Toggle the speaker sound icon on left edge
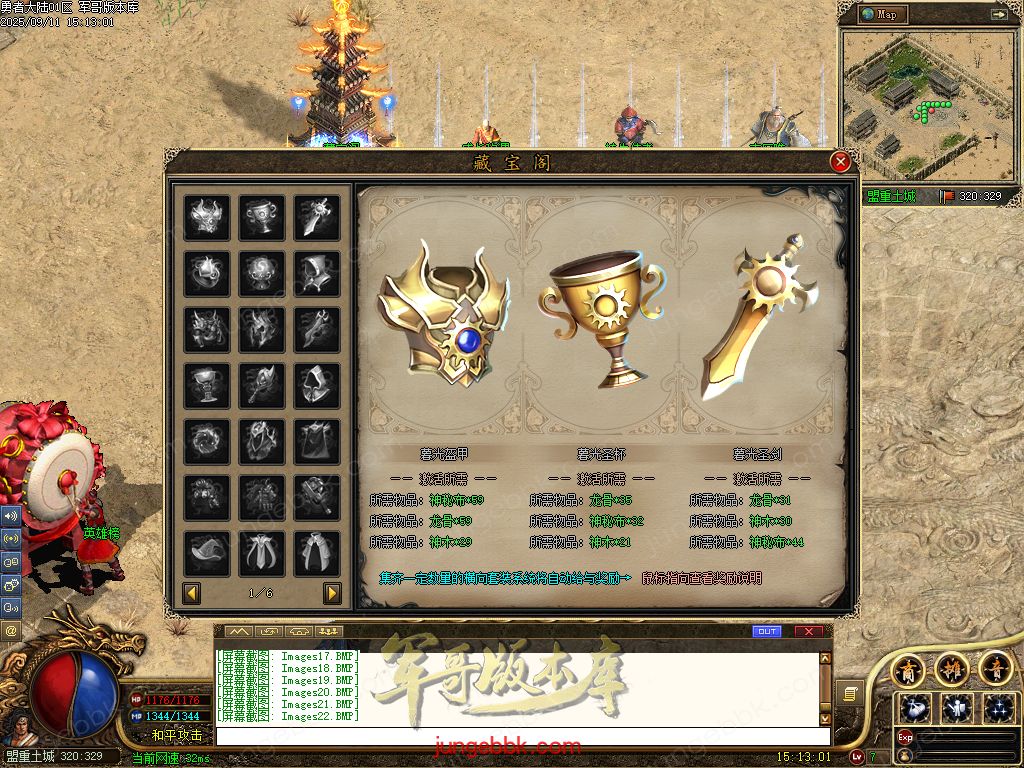1024x768 pixels. 11,516
